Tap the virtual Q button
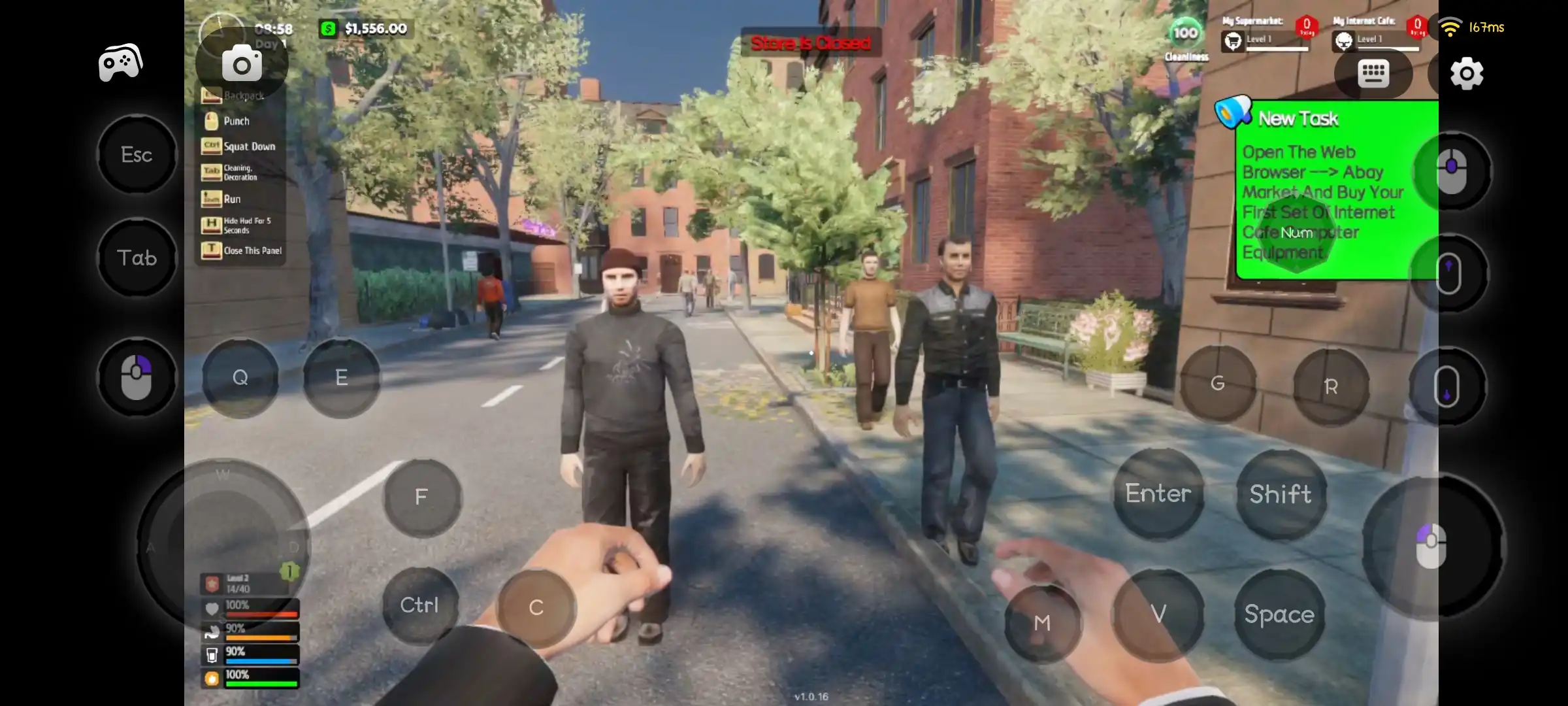This screenshot has width=1568, height=706. [240, 378]
